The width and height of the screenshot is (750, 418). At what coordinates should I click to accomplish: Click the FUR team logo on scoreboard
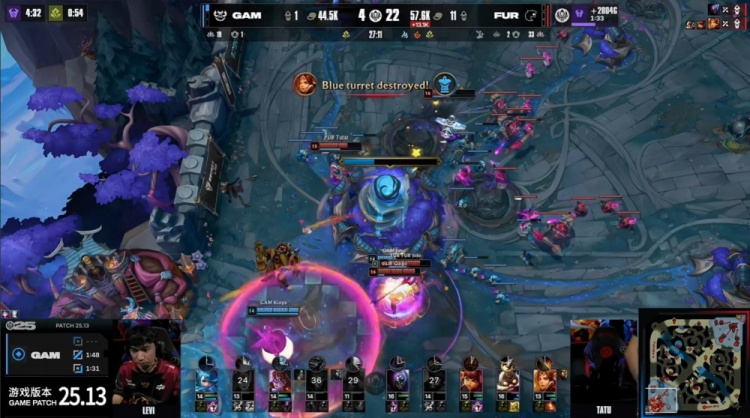point(531,15)
